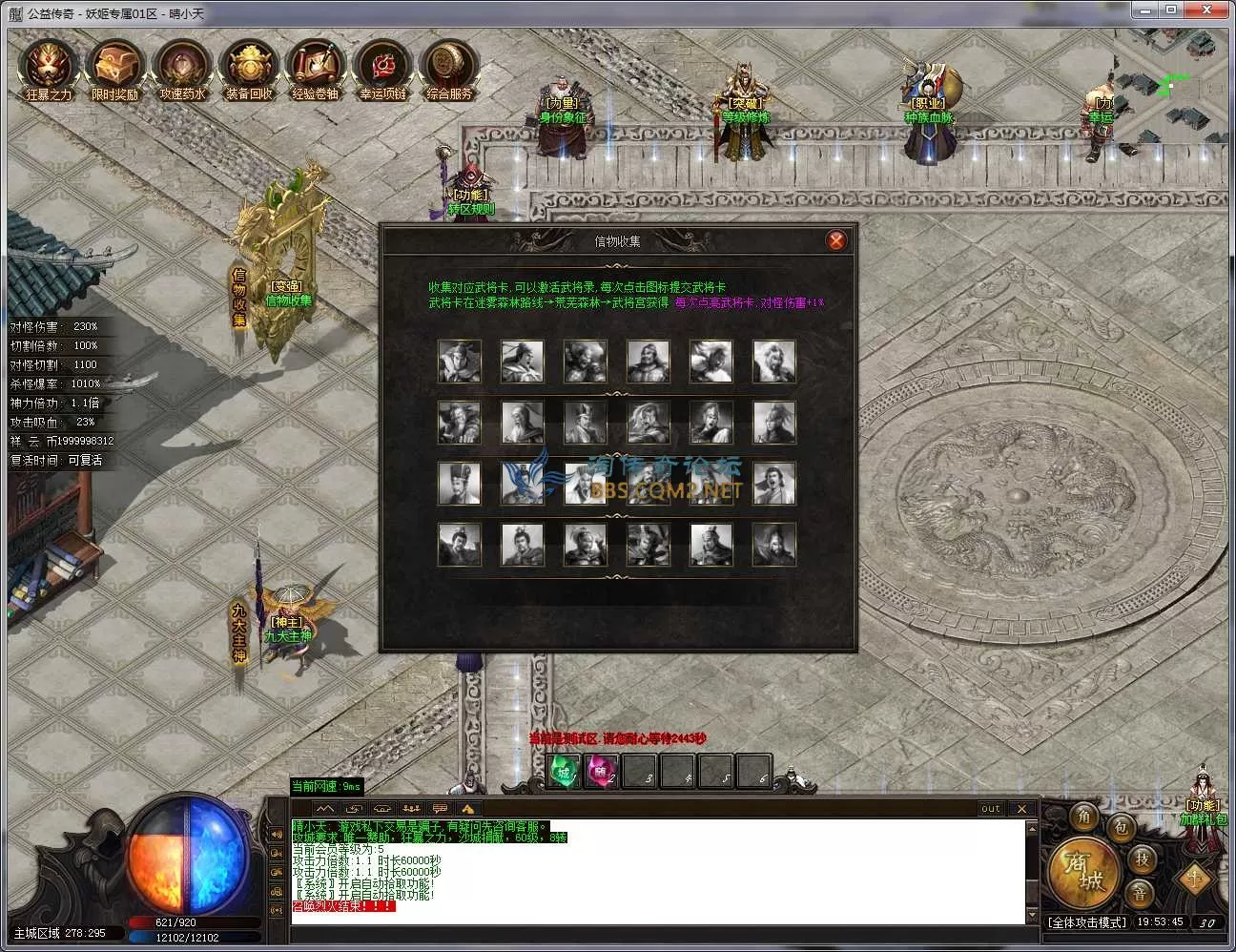The width and height of the screenshot is (1236, 952).
Task: Click the 经验卷轴 scroll icon
Action: pyautogui.click(x=316, y=69)
